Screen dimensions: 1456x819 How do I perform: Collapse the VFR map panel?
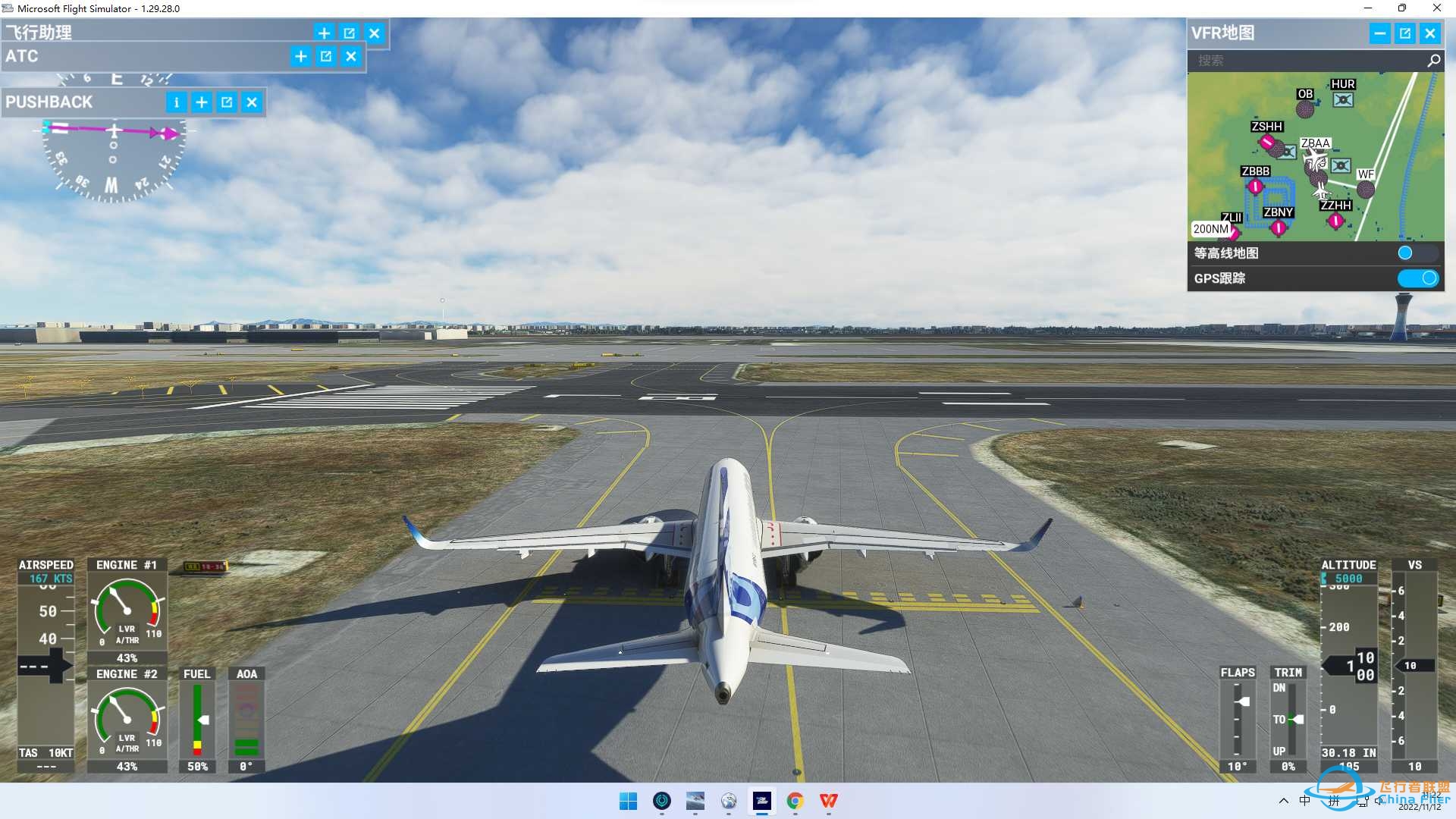[x=1380, y=33]
